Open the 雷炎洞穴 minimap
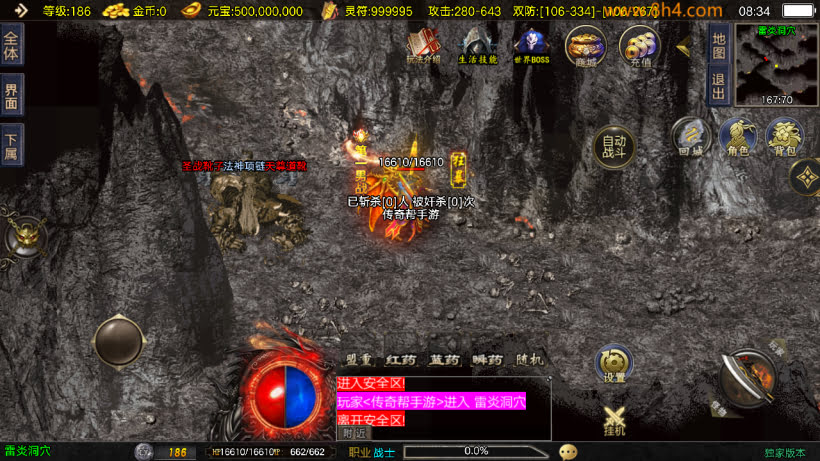 pyautogui.click(x=776, y=63)
